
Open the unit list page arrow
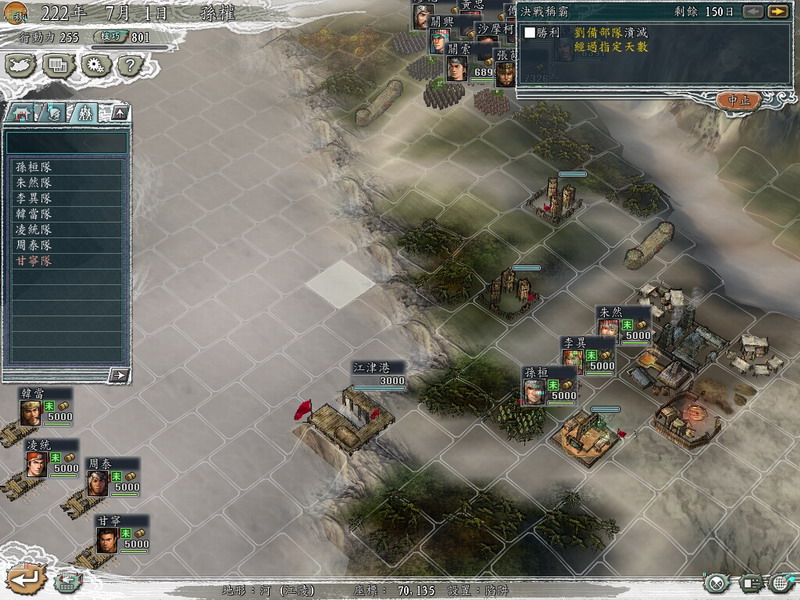point(119,376)
